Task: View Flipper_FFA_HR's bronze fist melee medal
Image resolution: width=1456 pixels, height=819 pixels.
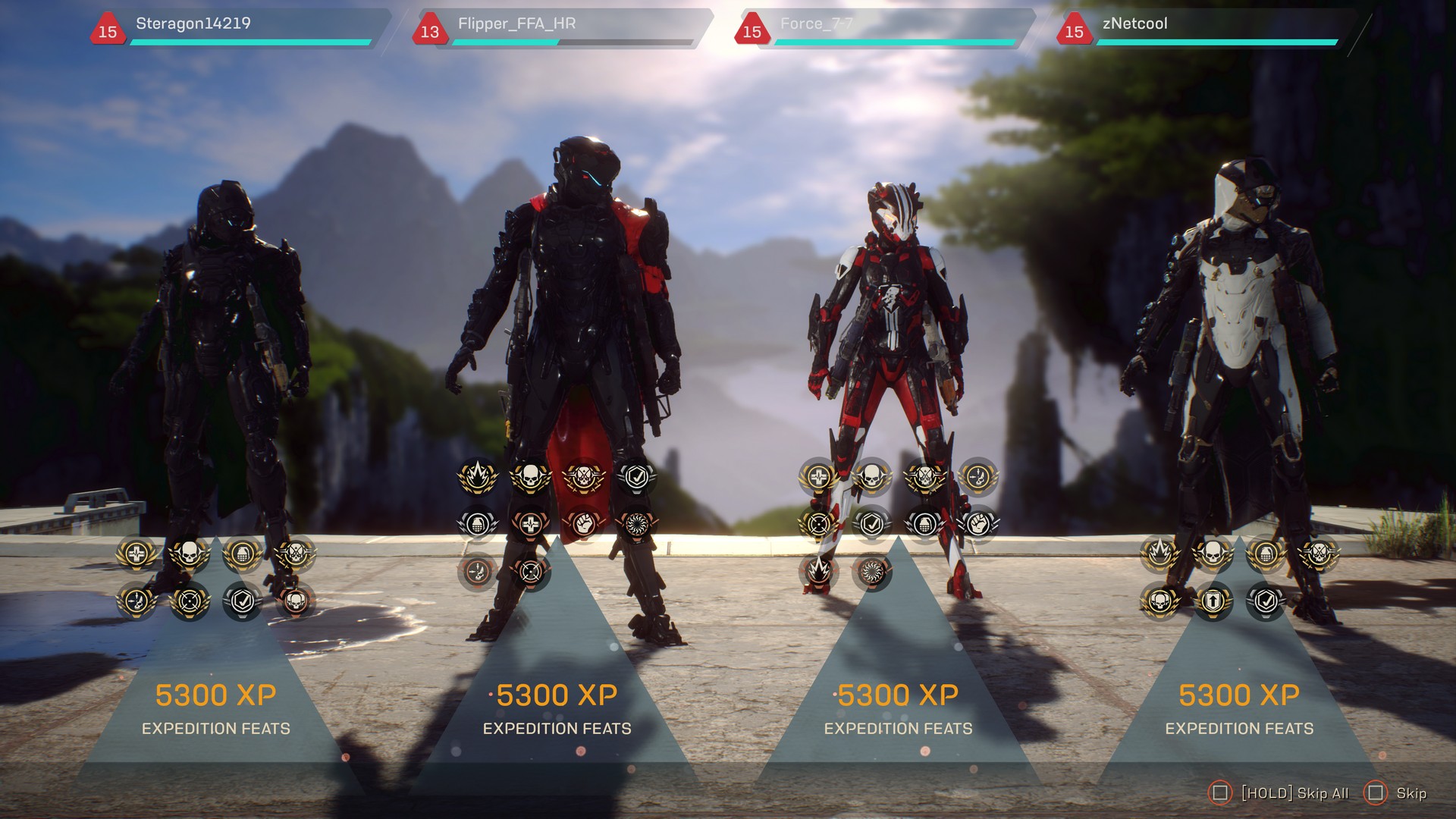Action: click(584, 524)
